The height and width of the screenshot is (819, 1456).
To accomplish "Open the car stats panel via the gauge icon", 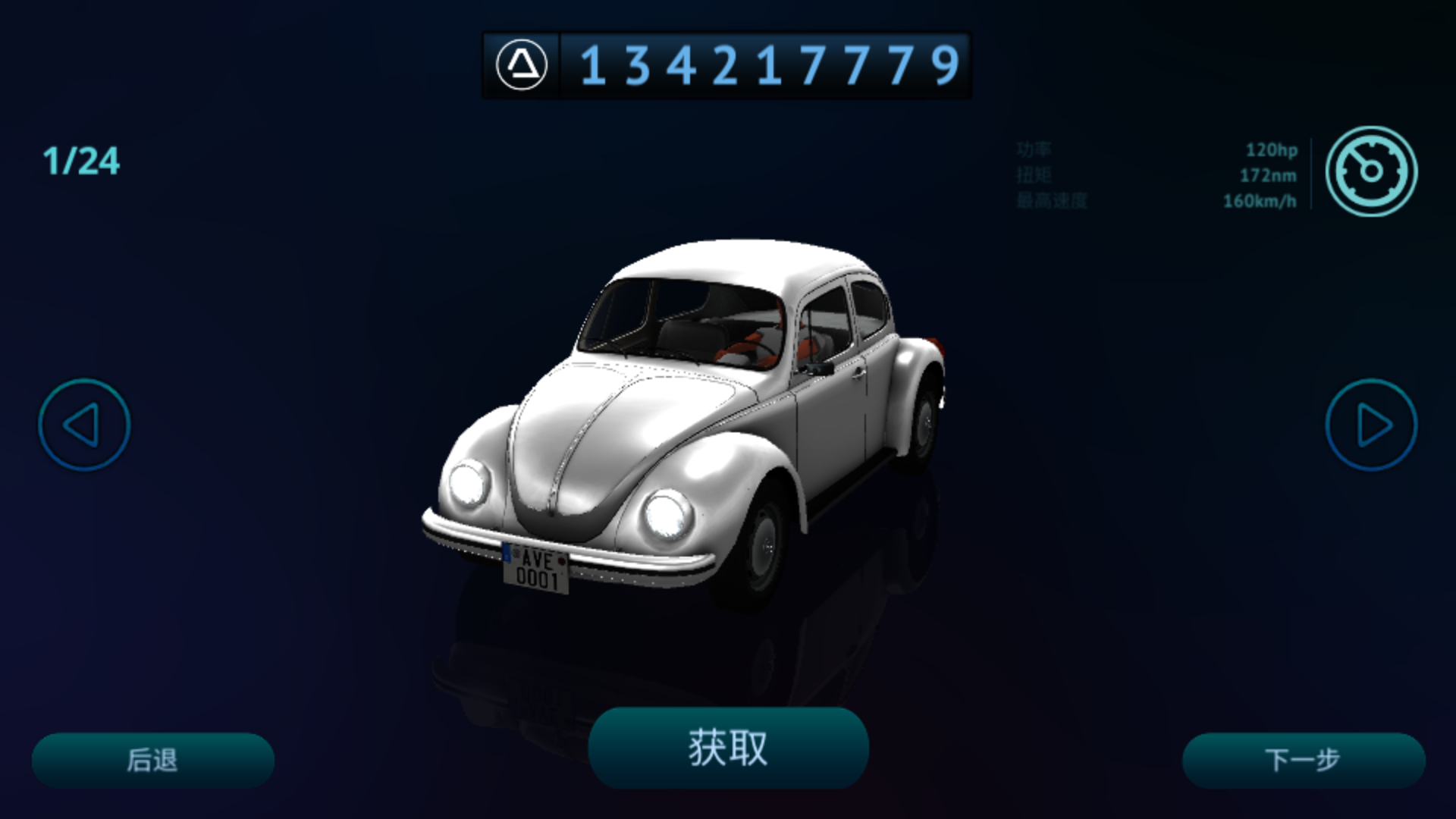I will (1371, 172).
